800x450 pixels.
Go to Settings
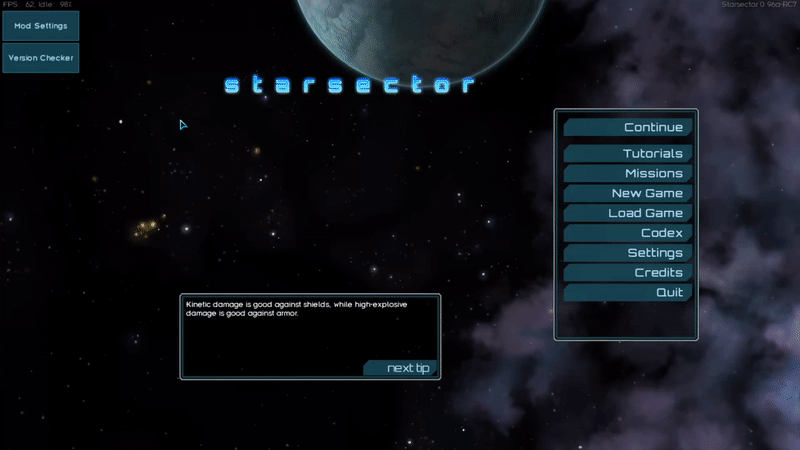(x=627, y=253)
